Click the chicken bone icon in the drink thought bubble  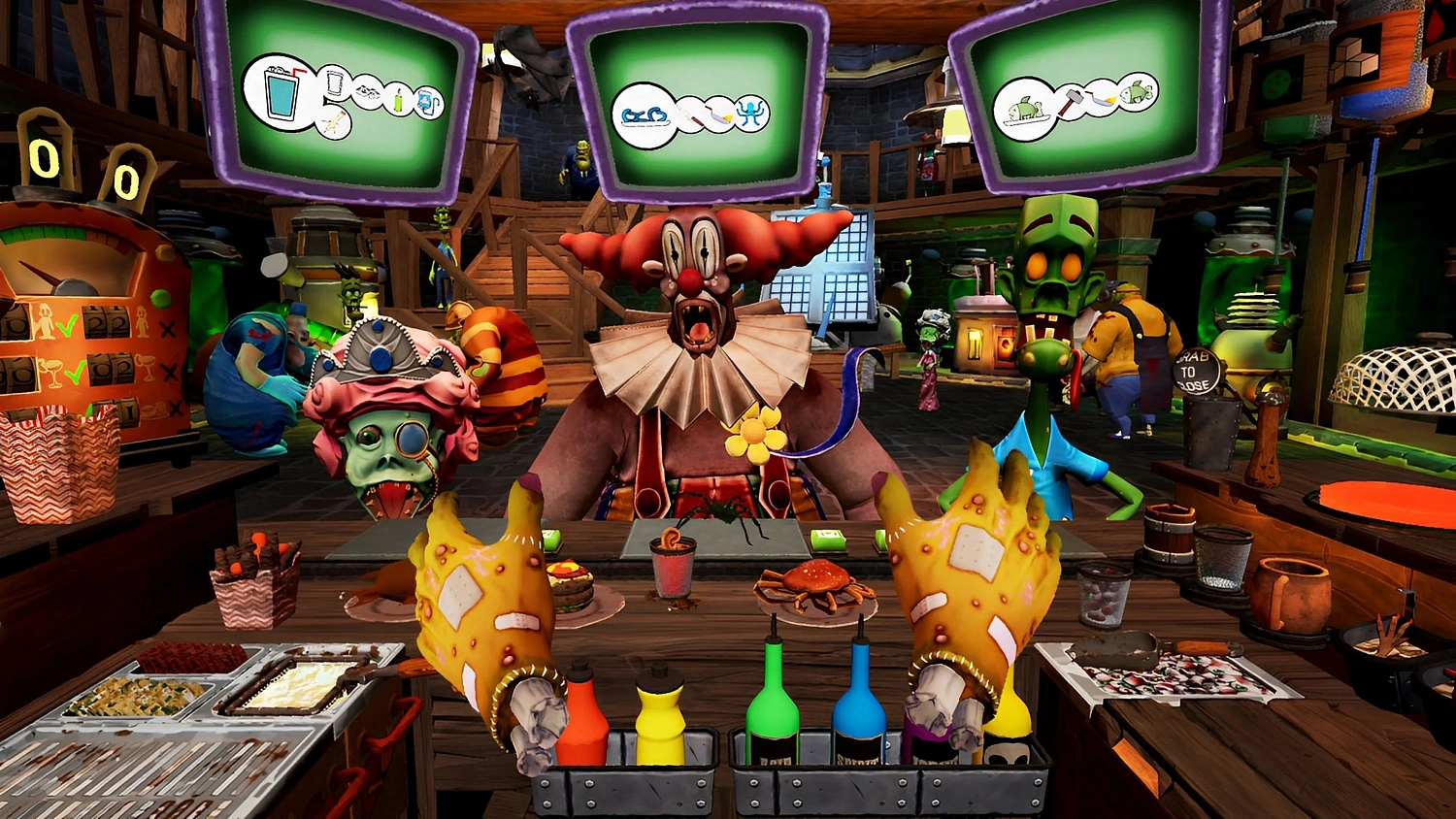point(334,125)
